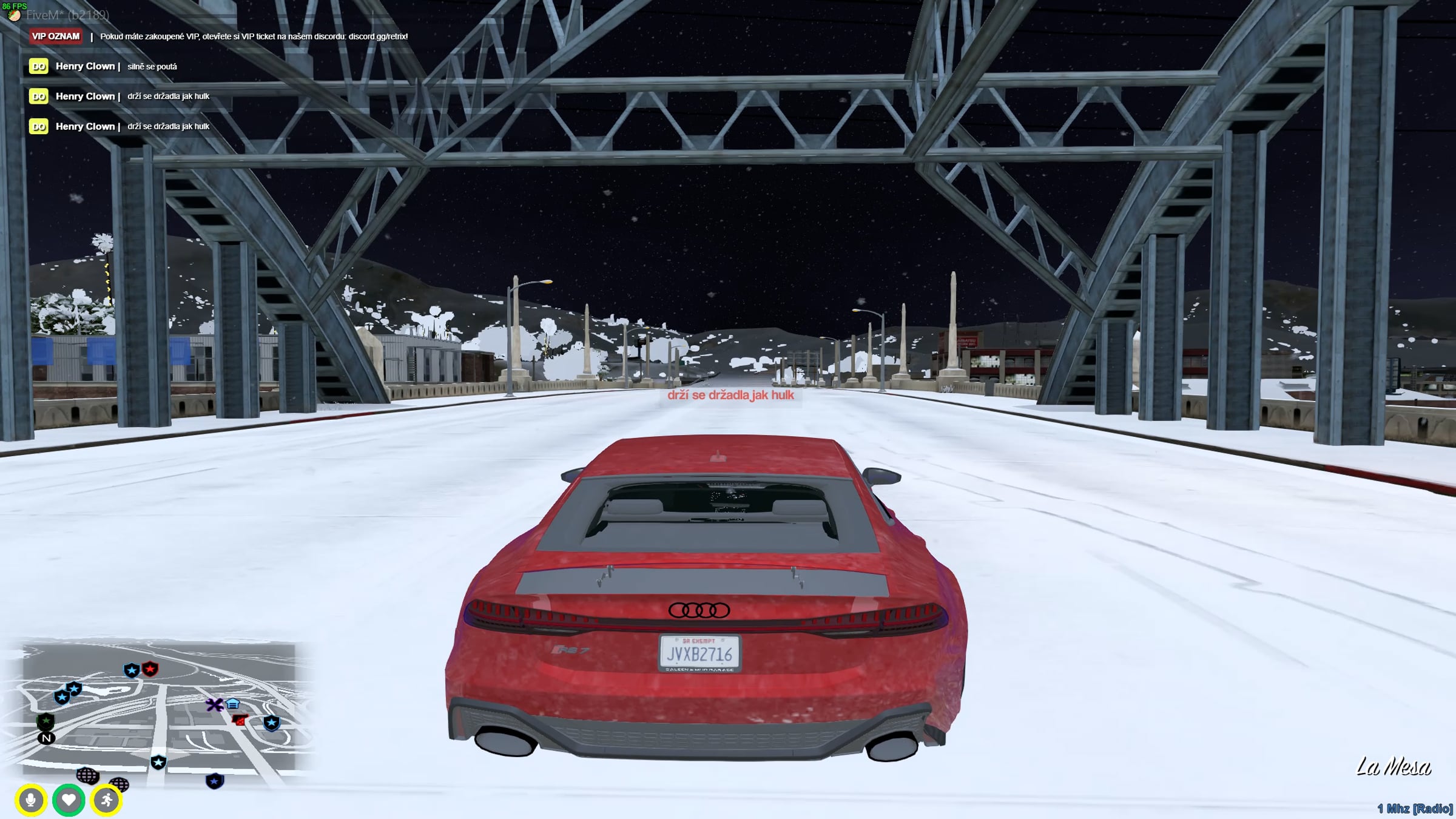Viewport: 1456px width, 819px height.
Task: Select the 1 Mhz radio indicator
Action: [x=1414, y=809]
